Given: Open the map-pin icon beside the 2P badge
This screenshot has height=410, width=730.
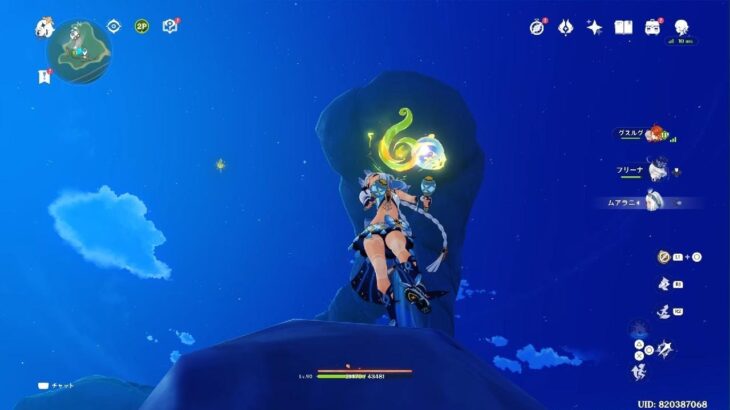Looking at the screenshot, I should pos(169,26).
